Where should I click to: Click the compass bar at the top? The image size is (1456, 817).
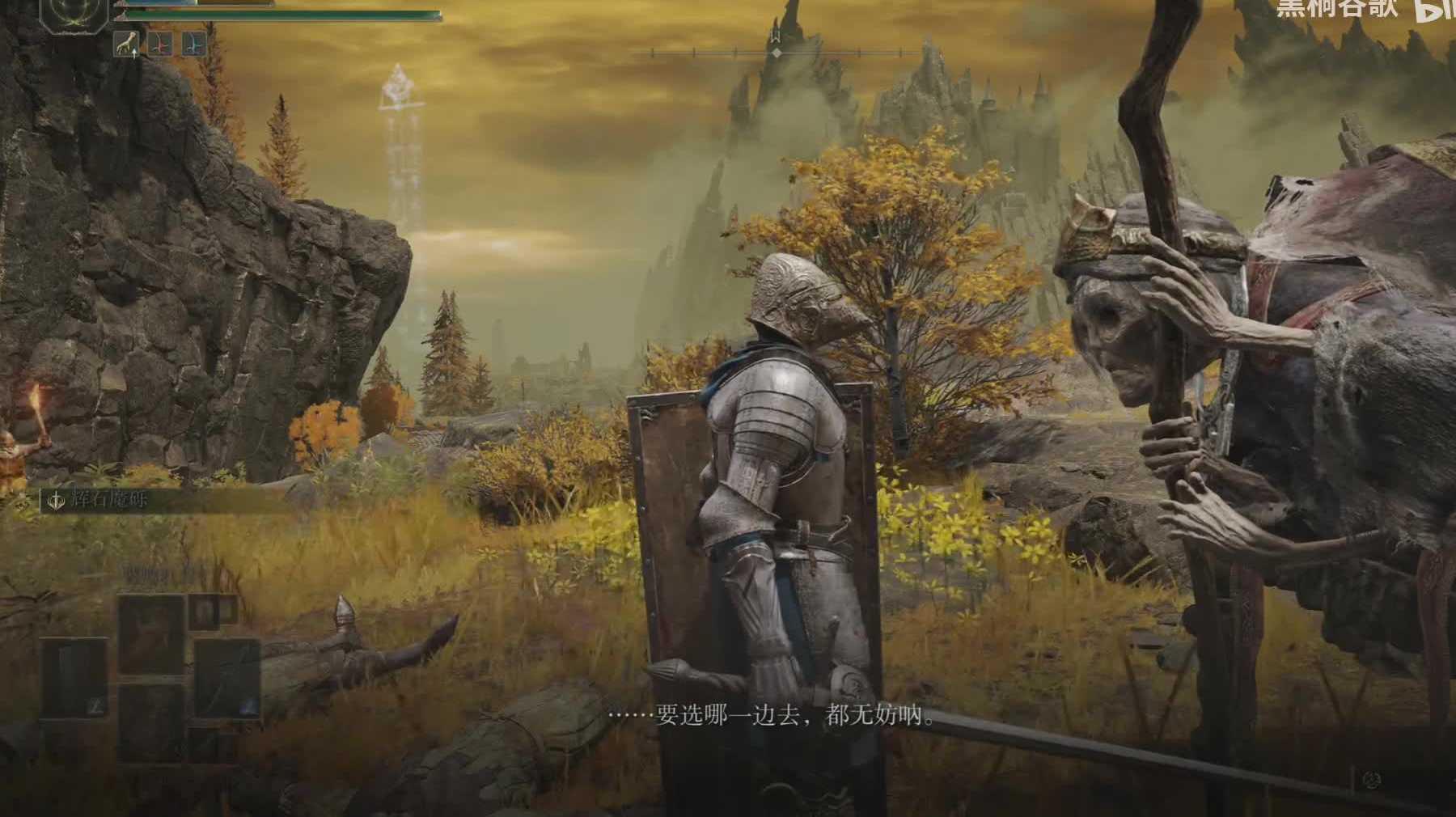tap(777, 53)
